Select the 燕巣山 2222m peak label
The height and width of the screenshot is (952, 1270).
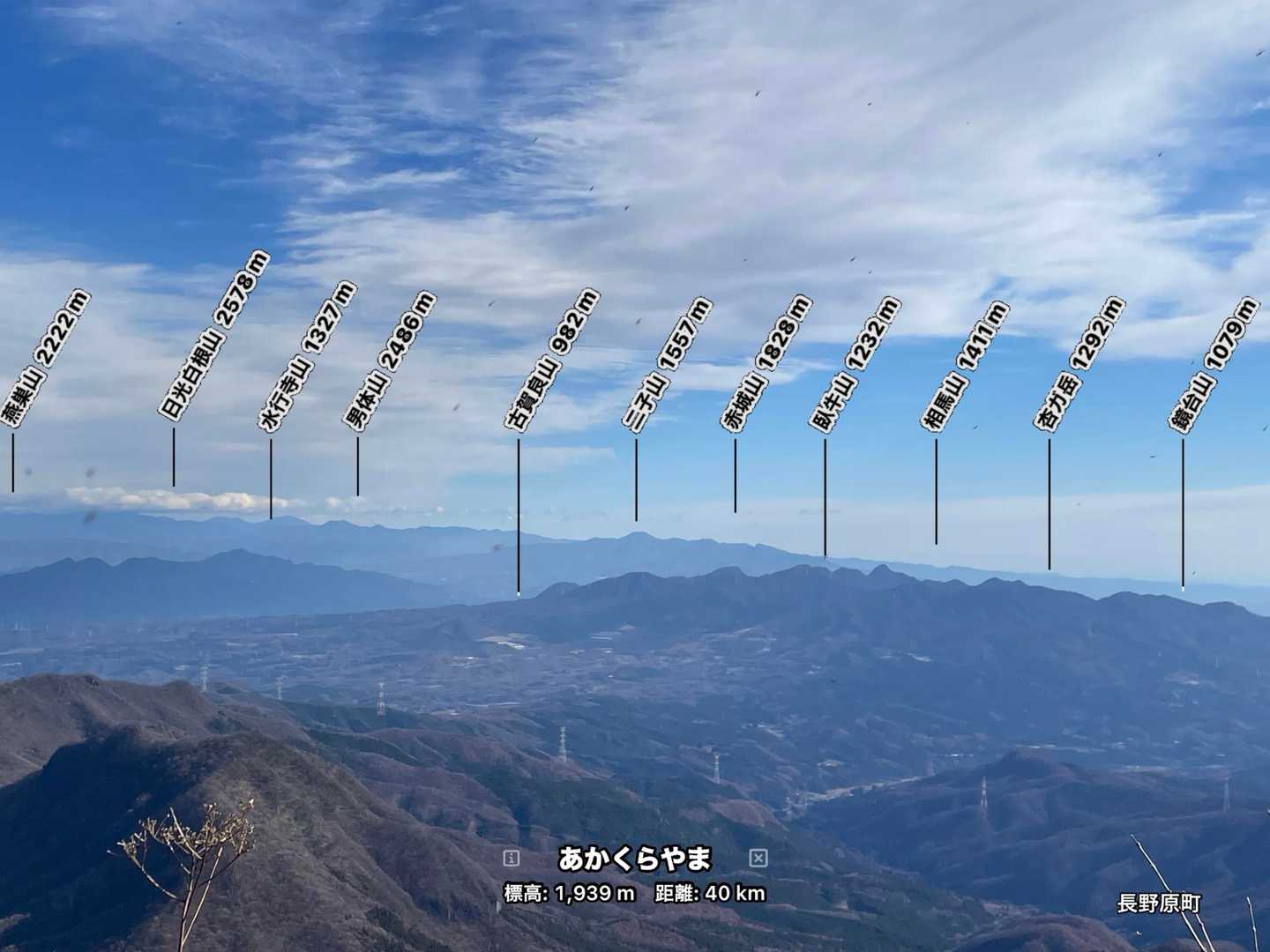point(45,359)
